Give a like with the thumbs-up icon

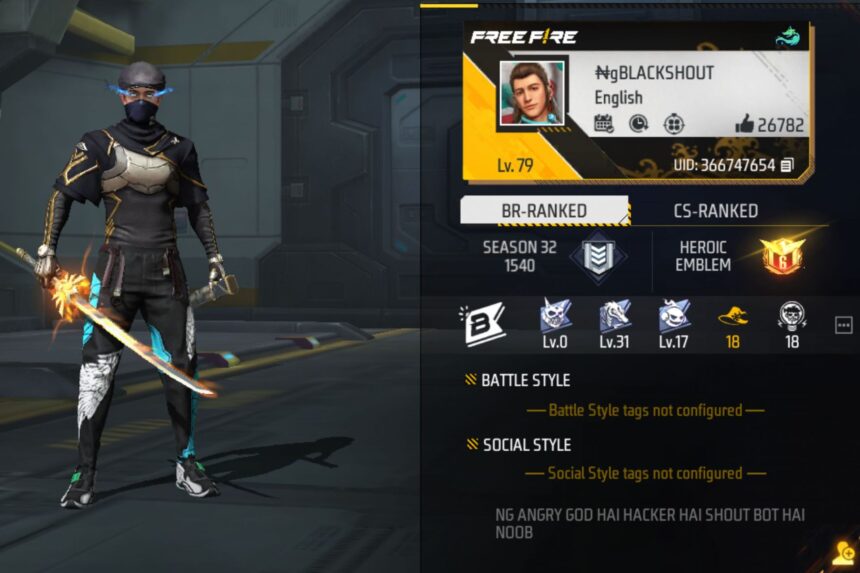[x=744, y=124]
